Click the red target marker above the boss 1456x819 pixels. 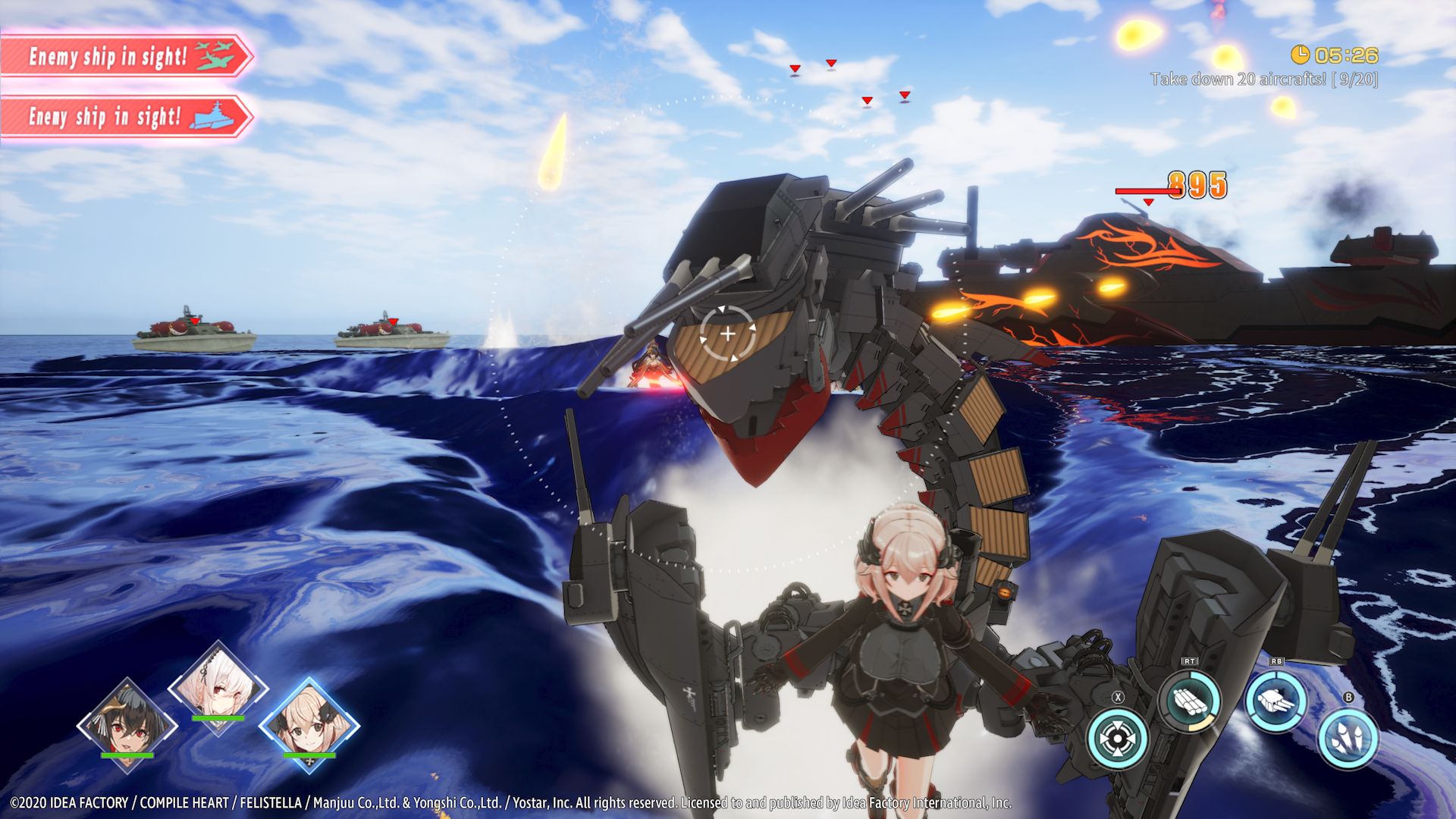pyautogui.click(x=1147, y=202)
